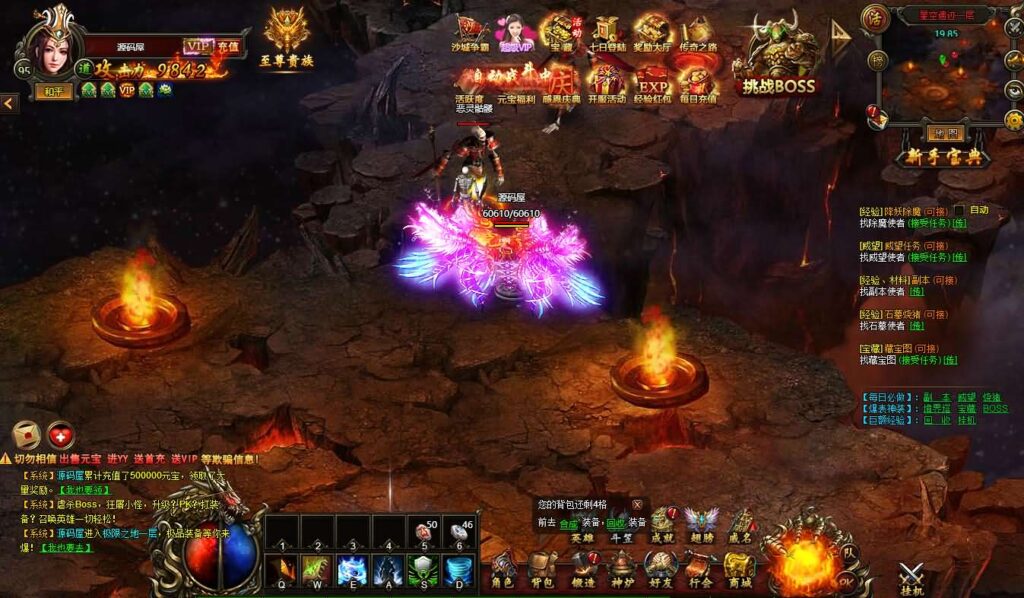The image size is (1024, 598).
Task: Open the 至尊贵族 noble emblem
Action: tap(286, 38)
